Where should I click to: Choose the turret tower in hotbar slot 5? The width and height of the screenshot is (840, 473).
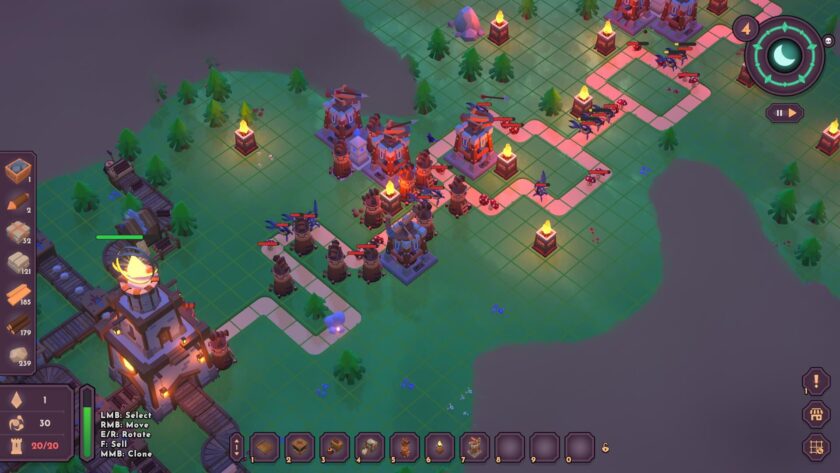(x=404, y=445)
